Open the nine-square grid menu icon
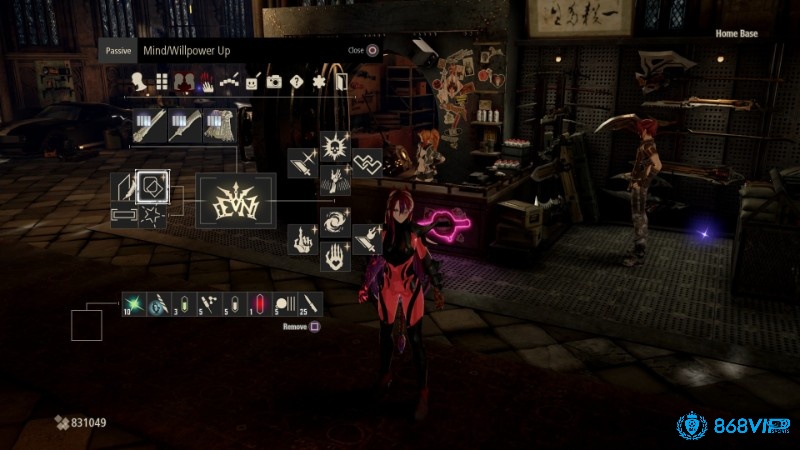This screenshot has height=450, width=800. point(161,82)
